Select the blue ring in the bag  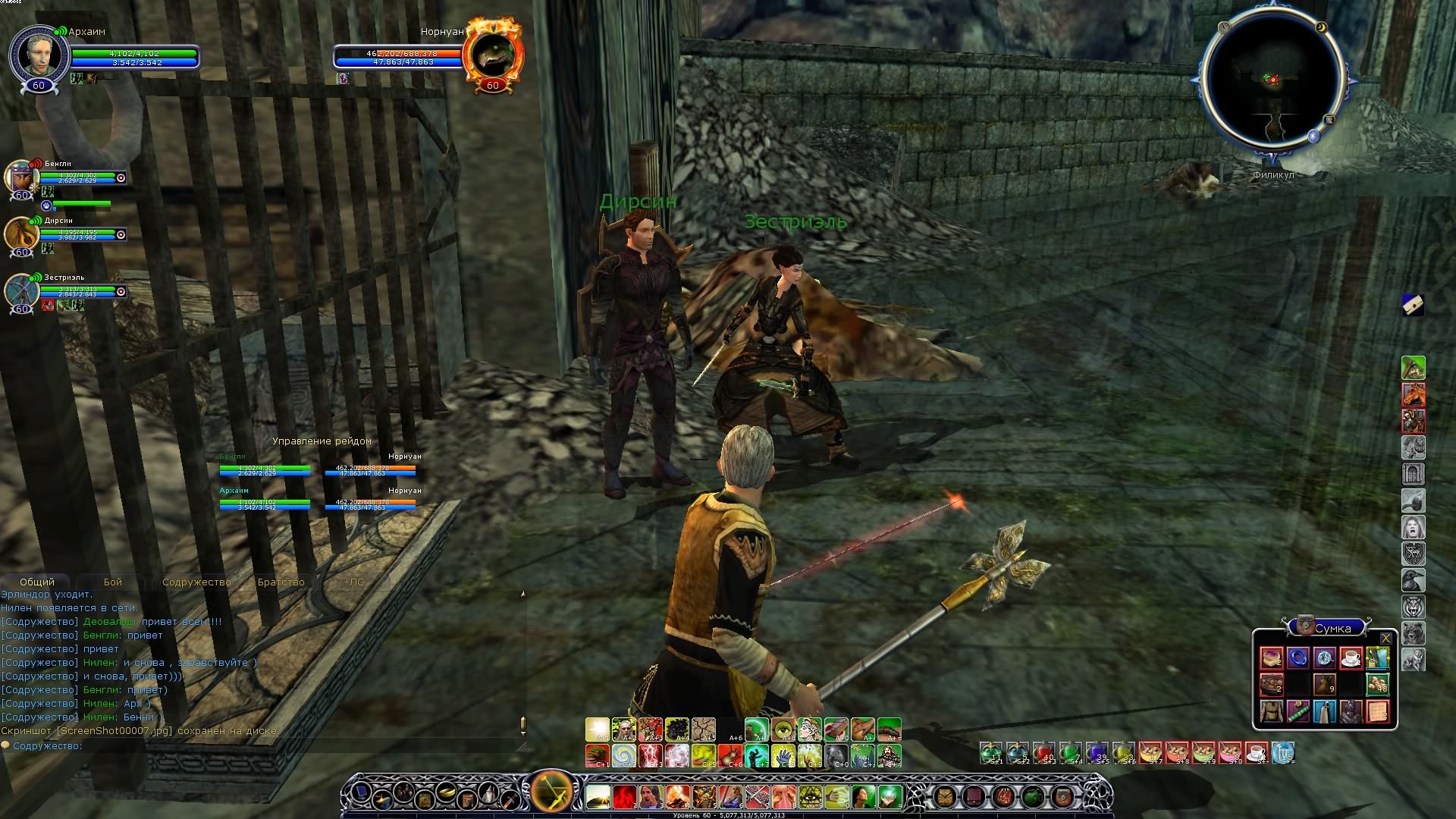pos(1298,657)
